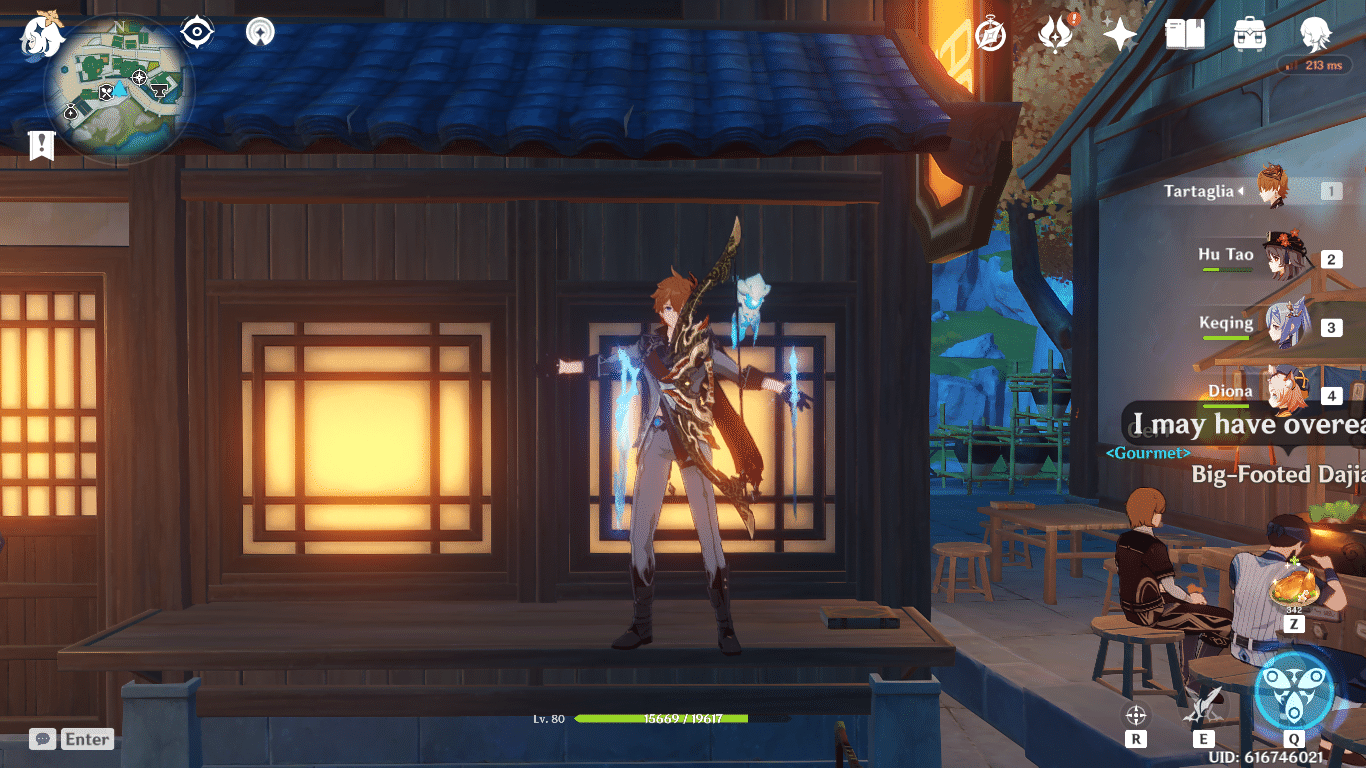Open the Character screen icon

[x=1316, y=33]
